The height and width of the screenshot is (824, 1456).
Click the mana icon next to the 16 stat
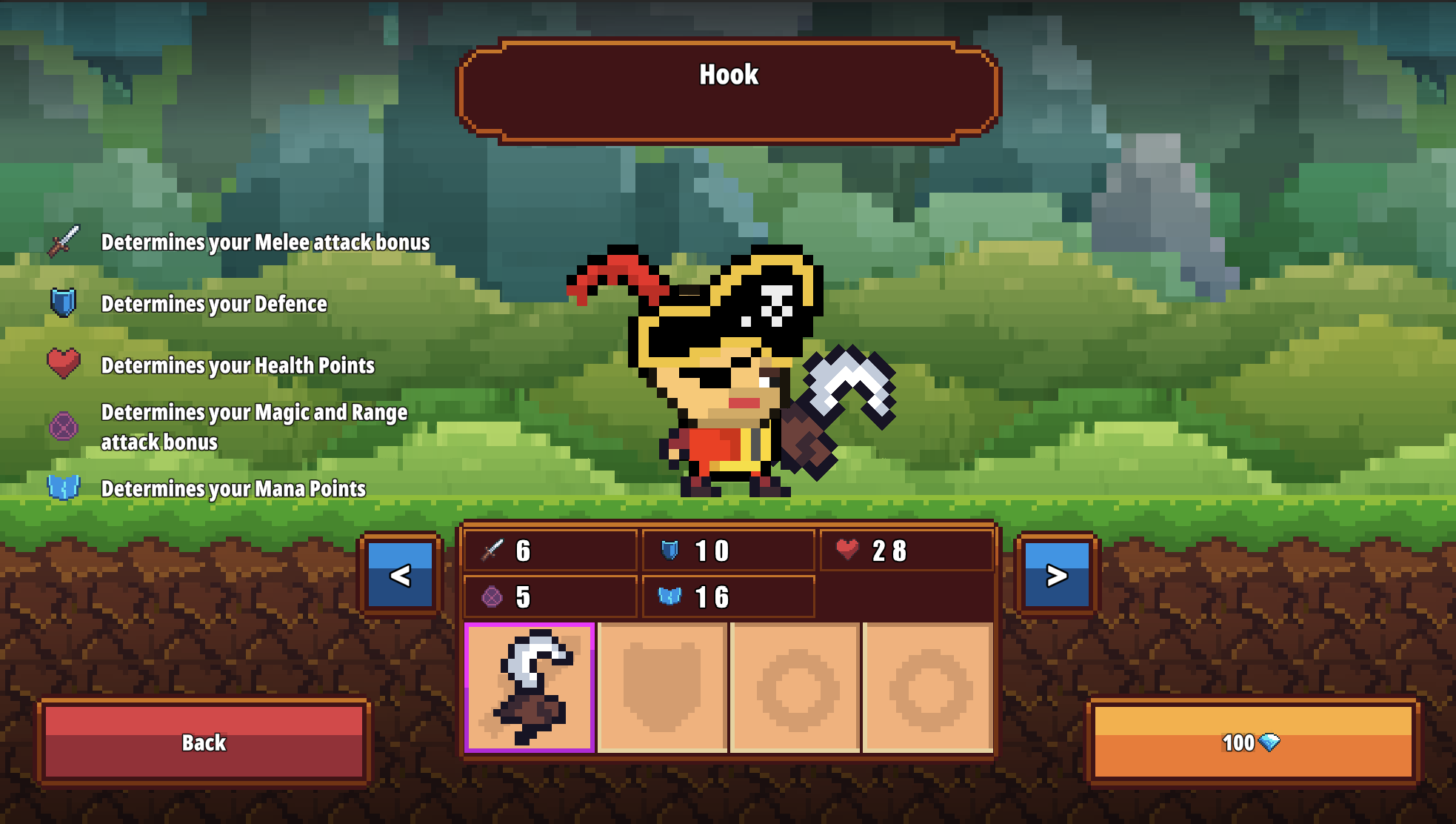point(670,594)
